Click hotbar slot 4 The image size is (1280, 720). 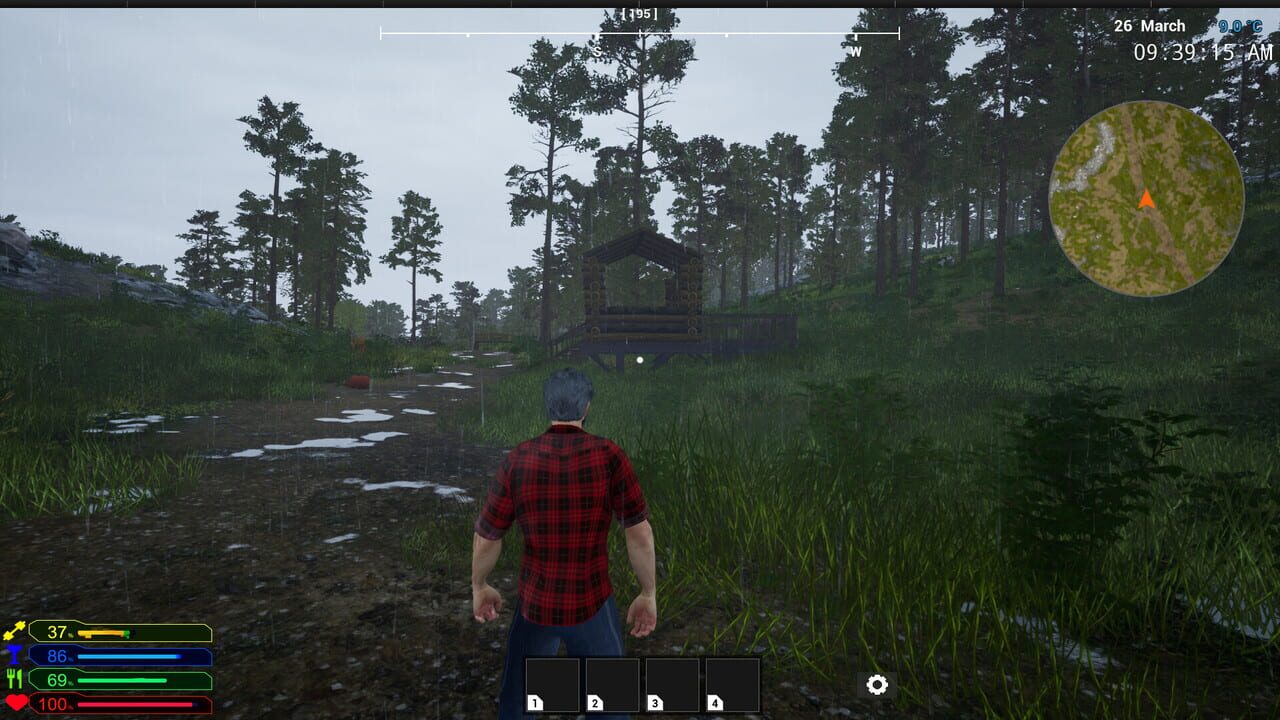click(x=732, y=685)
